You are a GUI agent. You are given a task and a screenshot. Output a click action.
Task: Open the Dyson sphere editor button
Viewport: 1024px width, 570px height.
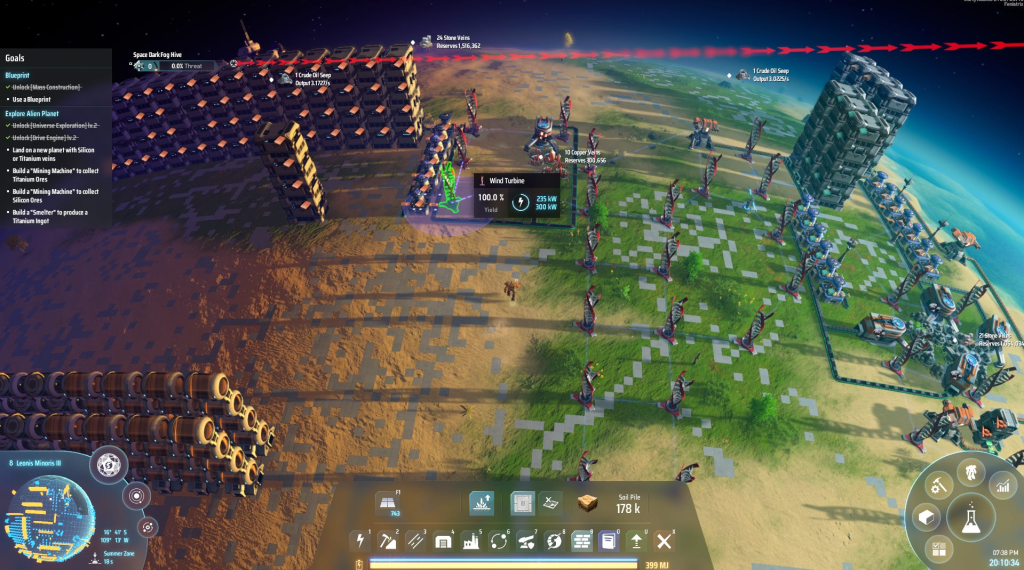tap(107, 465)
